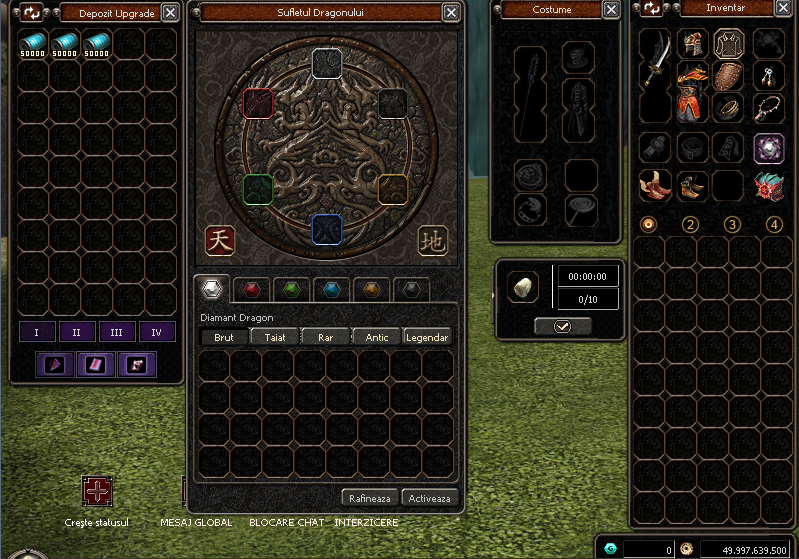Close the Costume panel
This screenshot has height=559, width=799.
click(x=611, y=10)
